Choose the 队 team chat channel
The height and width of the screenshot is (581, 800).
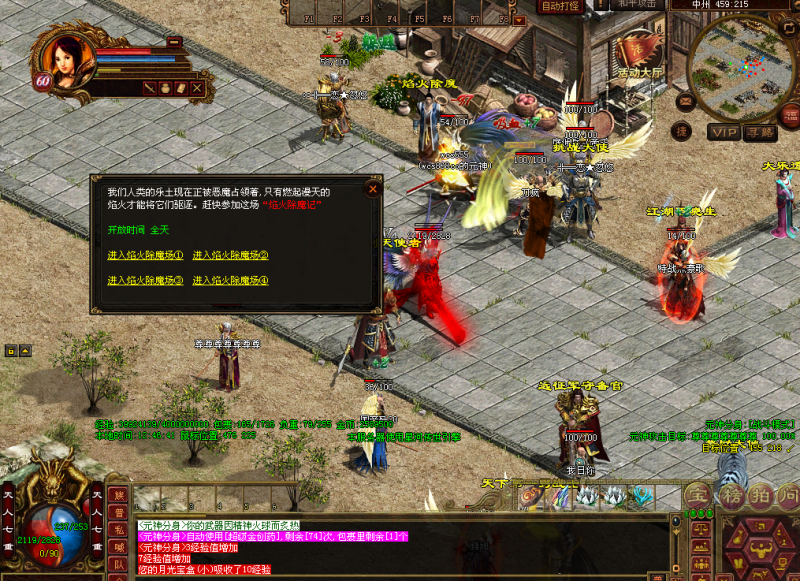[118, 563]
